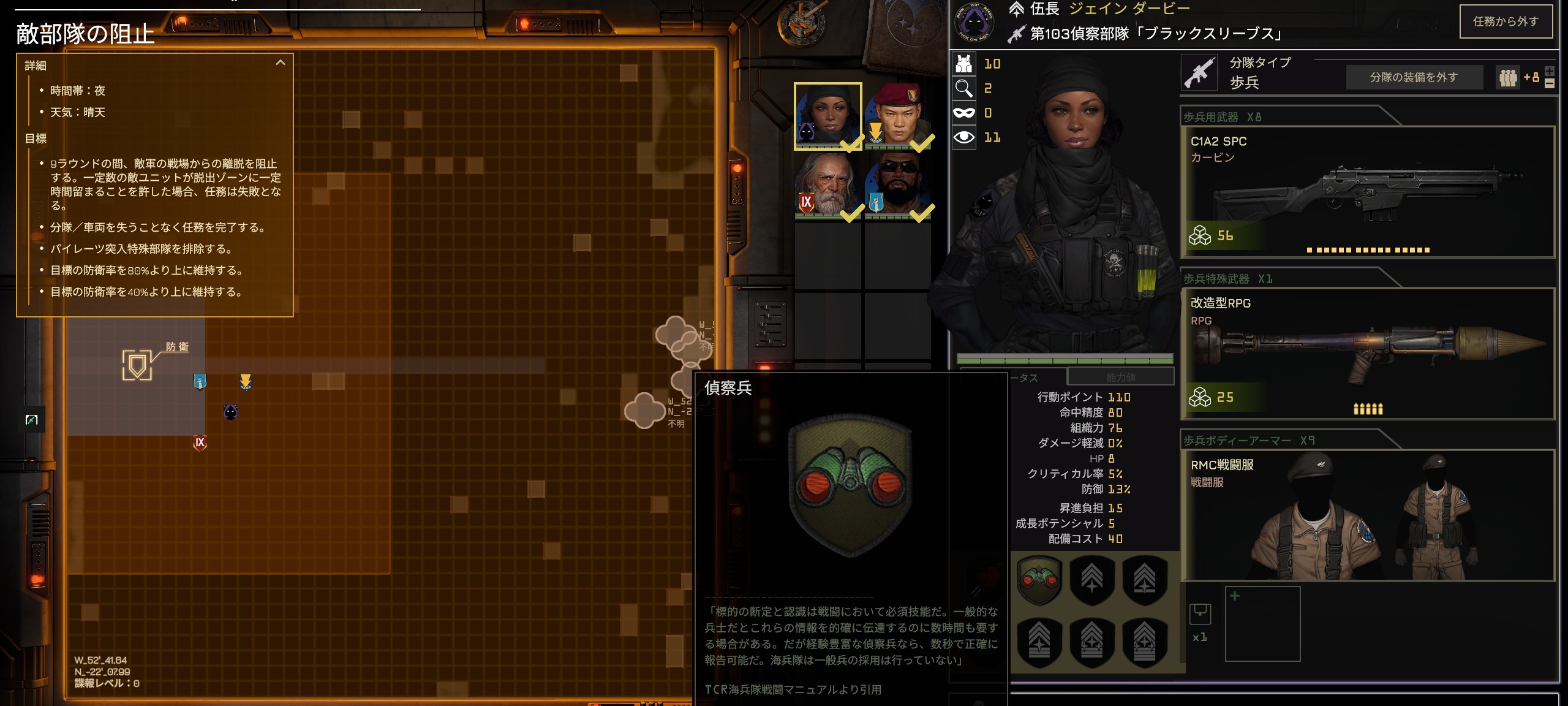
Task: Select the yellow arrow unit marker on map
Action: click(246, 381)
